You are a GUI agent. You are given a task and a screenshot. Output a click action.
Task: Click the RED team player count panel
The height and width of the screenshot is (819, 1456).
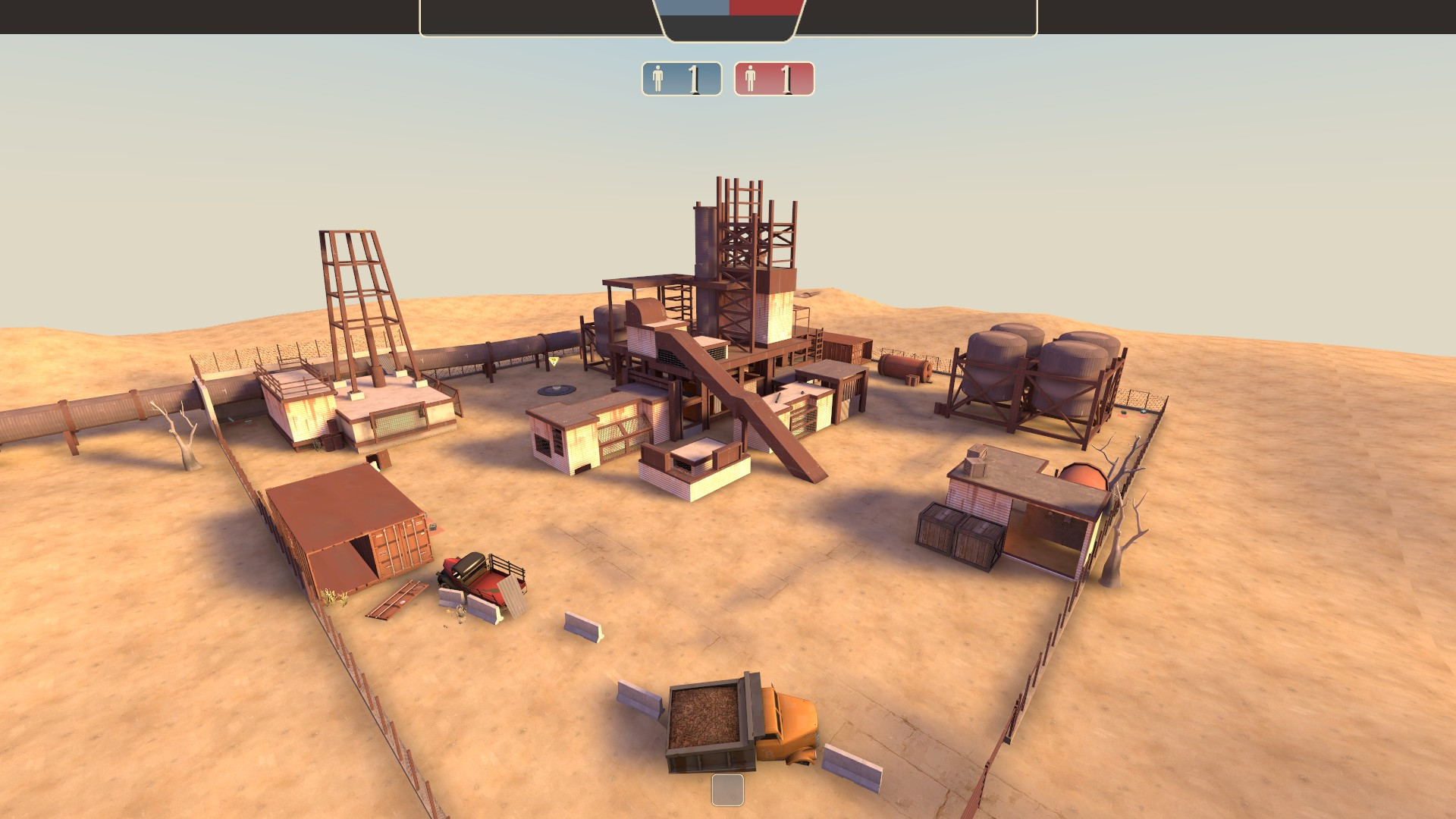[x=775, y=78]
